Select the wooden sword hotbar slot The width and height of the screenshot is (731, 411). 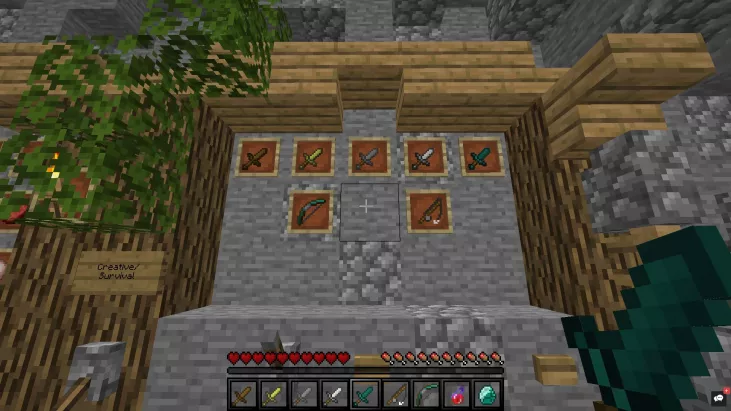click(x=243, y=395)
